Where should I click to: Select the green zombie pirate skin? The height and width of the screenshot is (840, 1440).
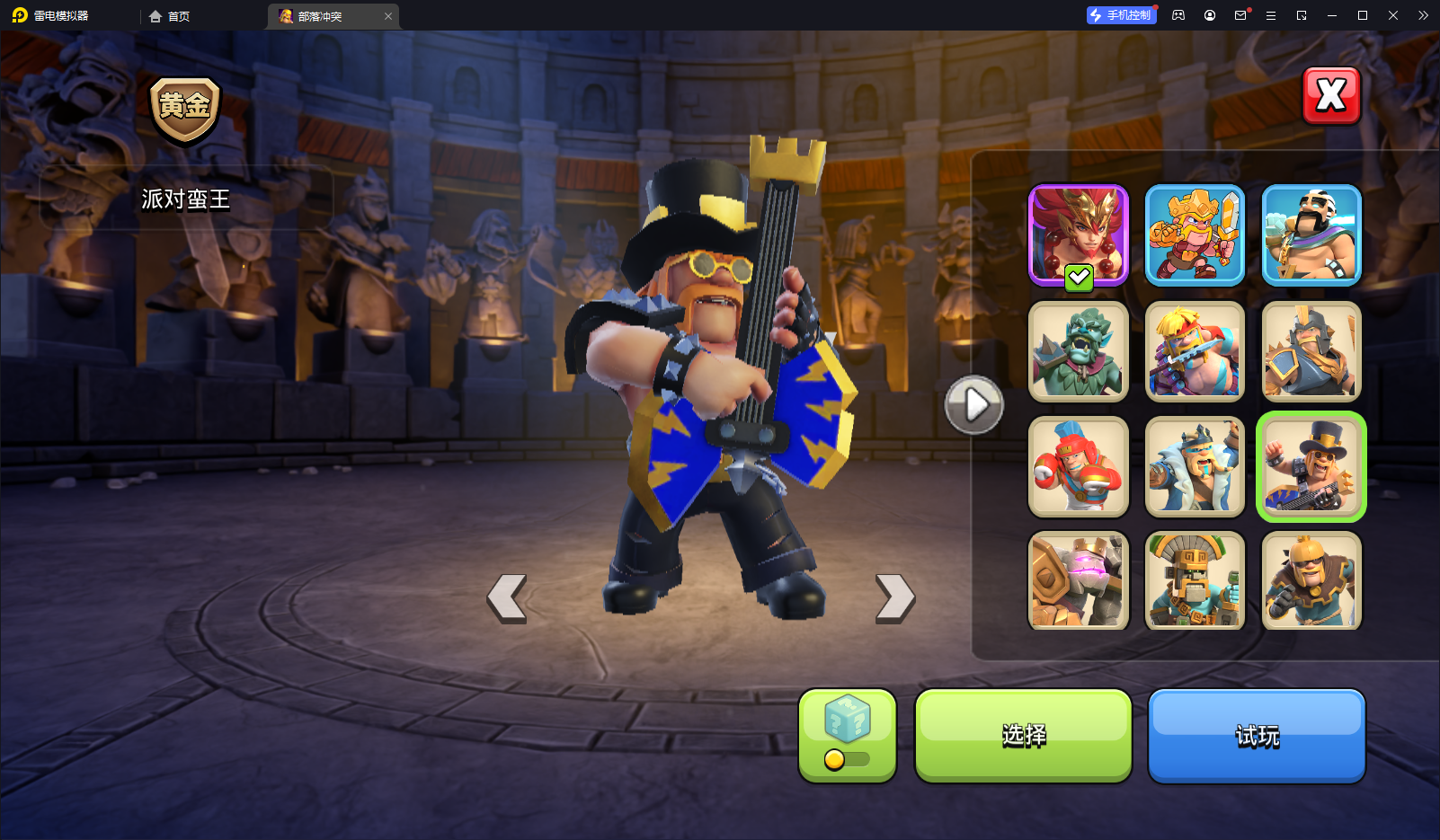1078,351
